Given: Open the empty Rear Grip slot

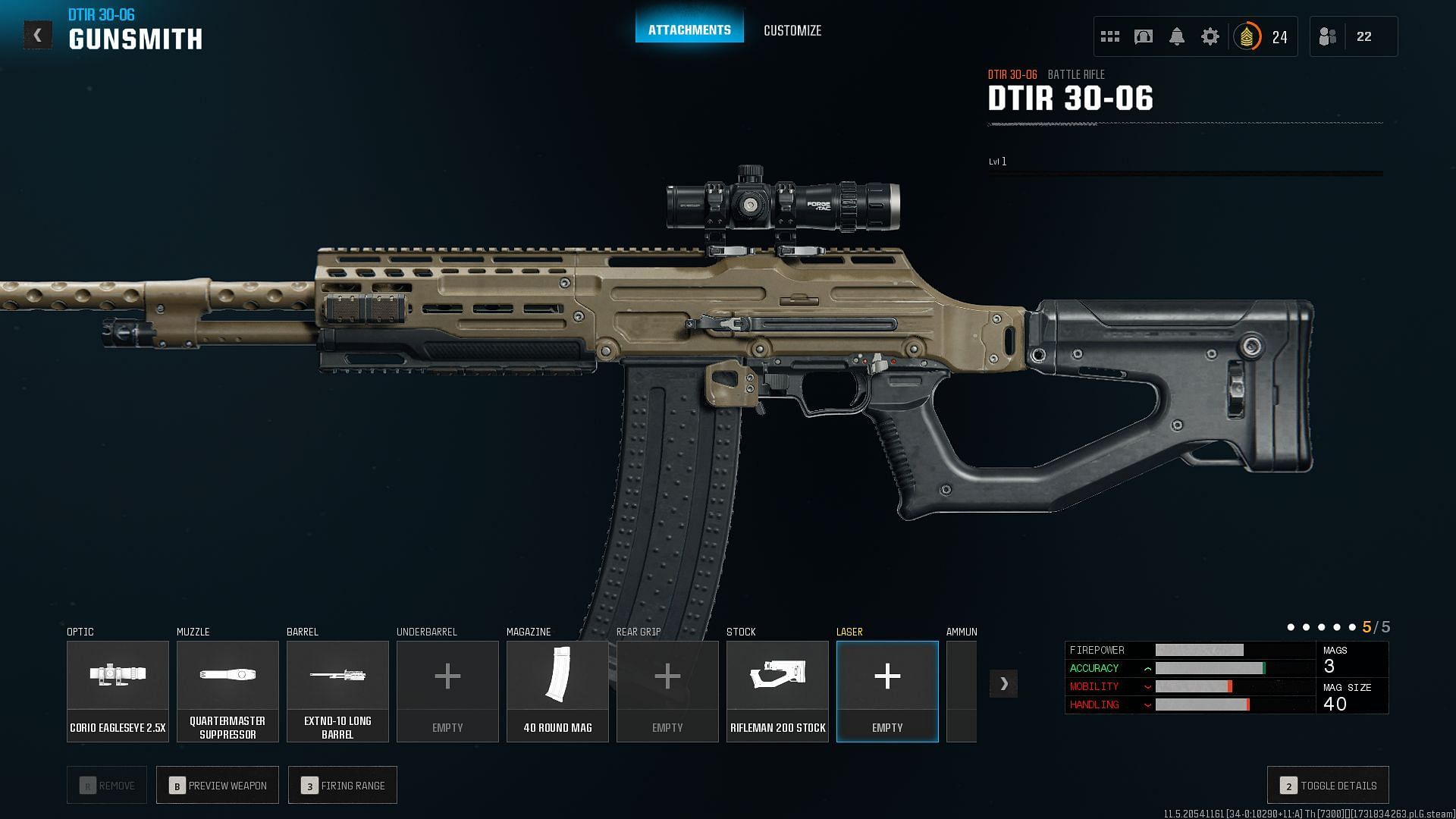Looking at the screenshot, I should tap(667, 691).
